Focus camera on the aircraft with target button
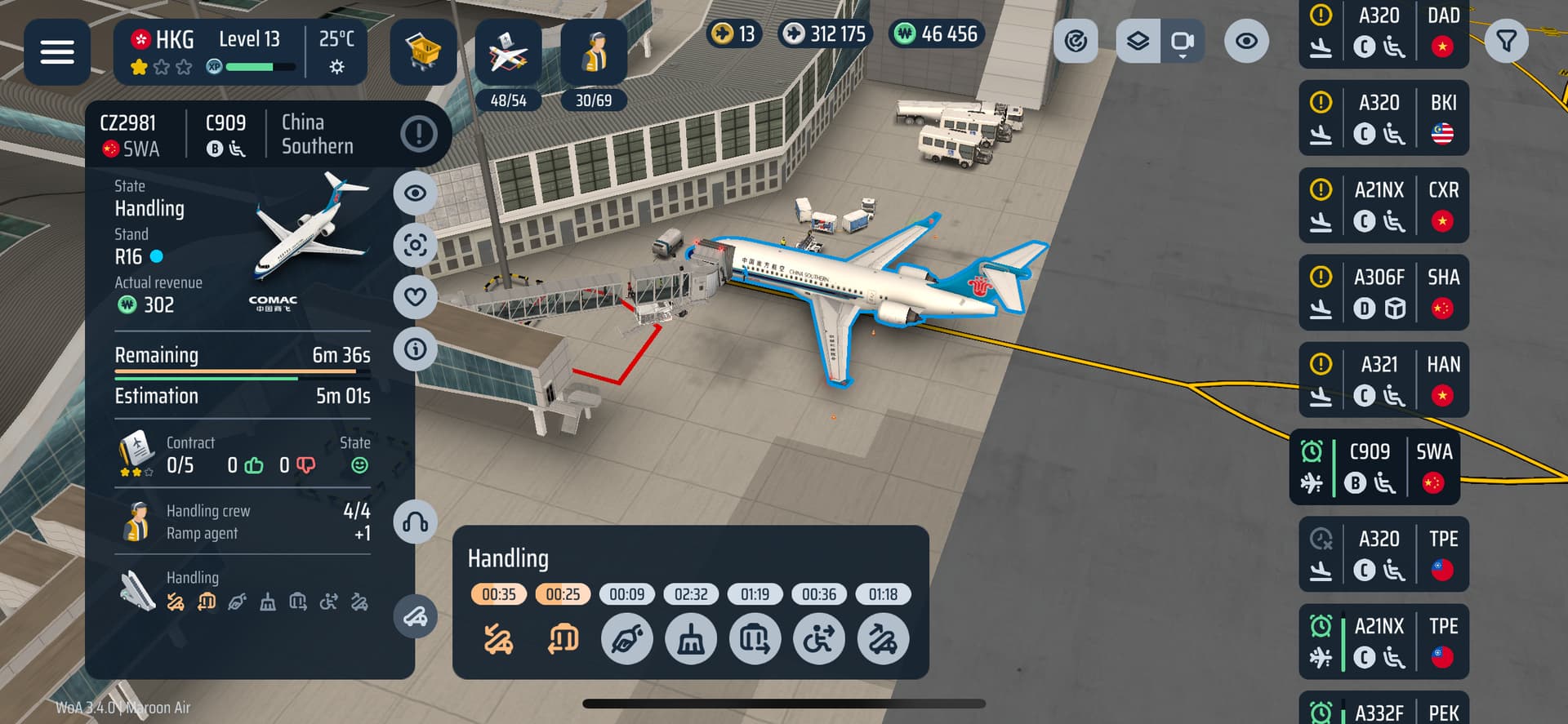1568x724 pixels. tap(415, 245)
